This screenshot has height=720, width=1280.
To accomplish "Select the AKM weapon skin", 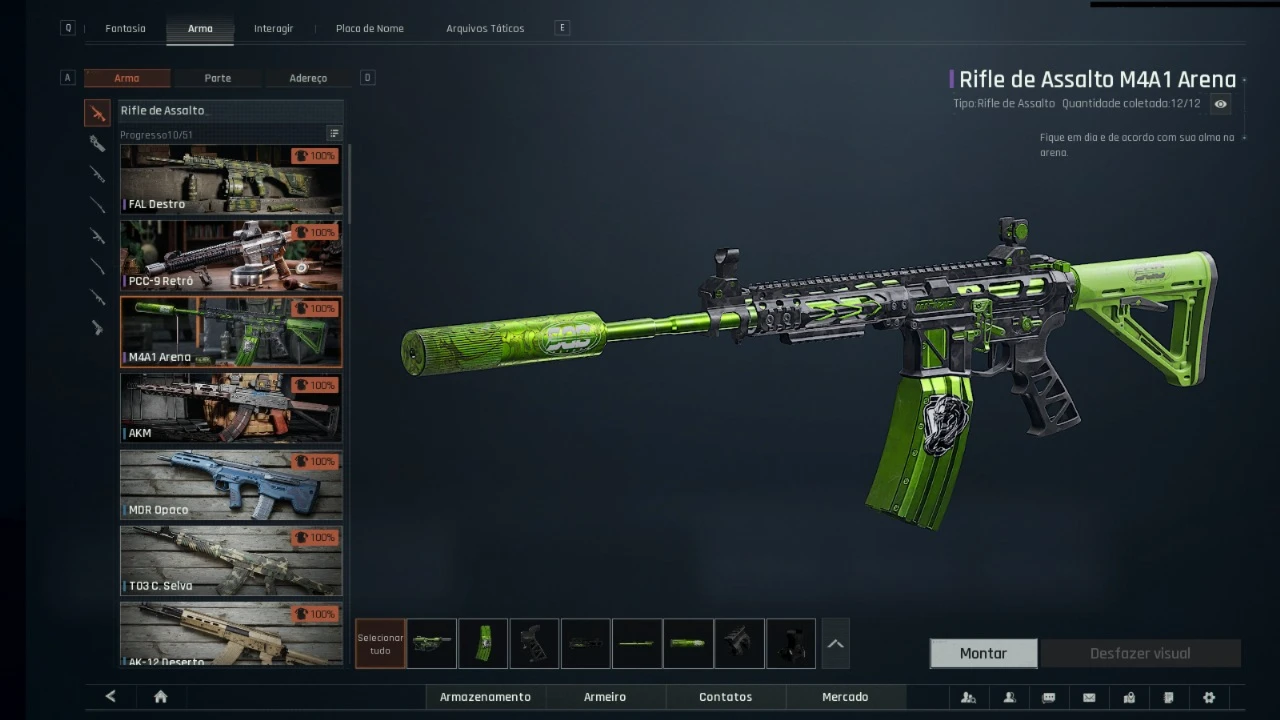I will 231,408.
